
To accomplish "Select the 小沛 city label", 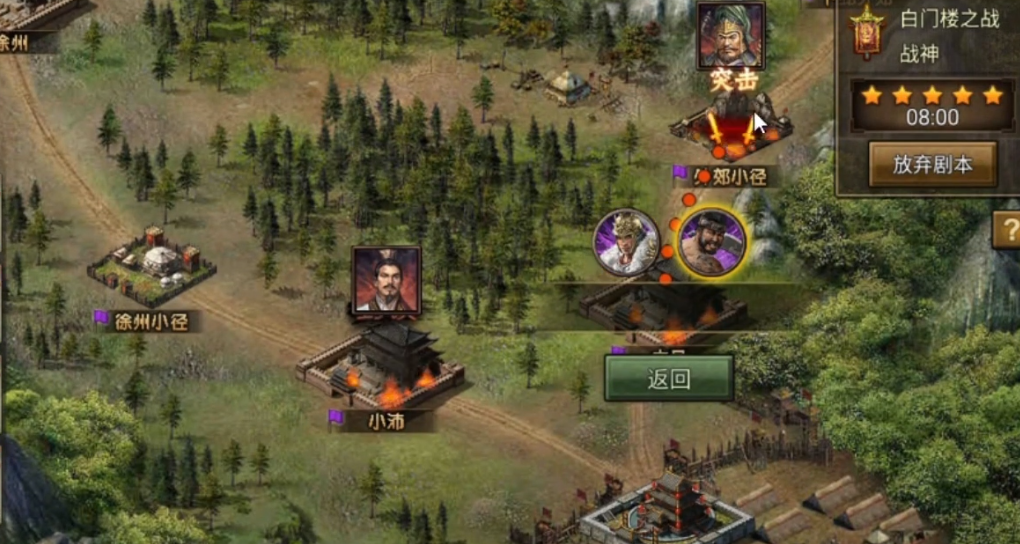I will coord(385,420).
